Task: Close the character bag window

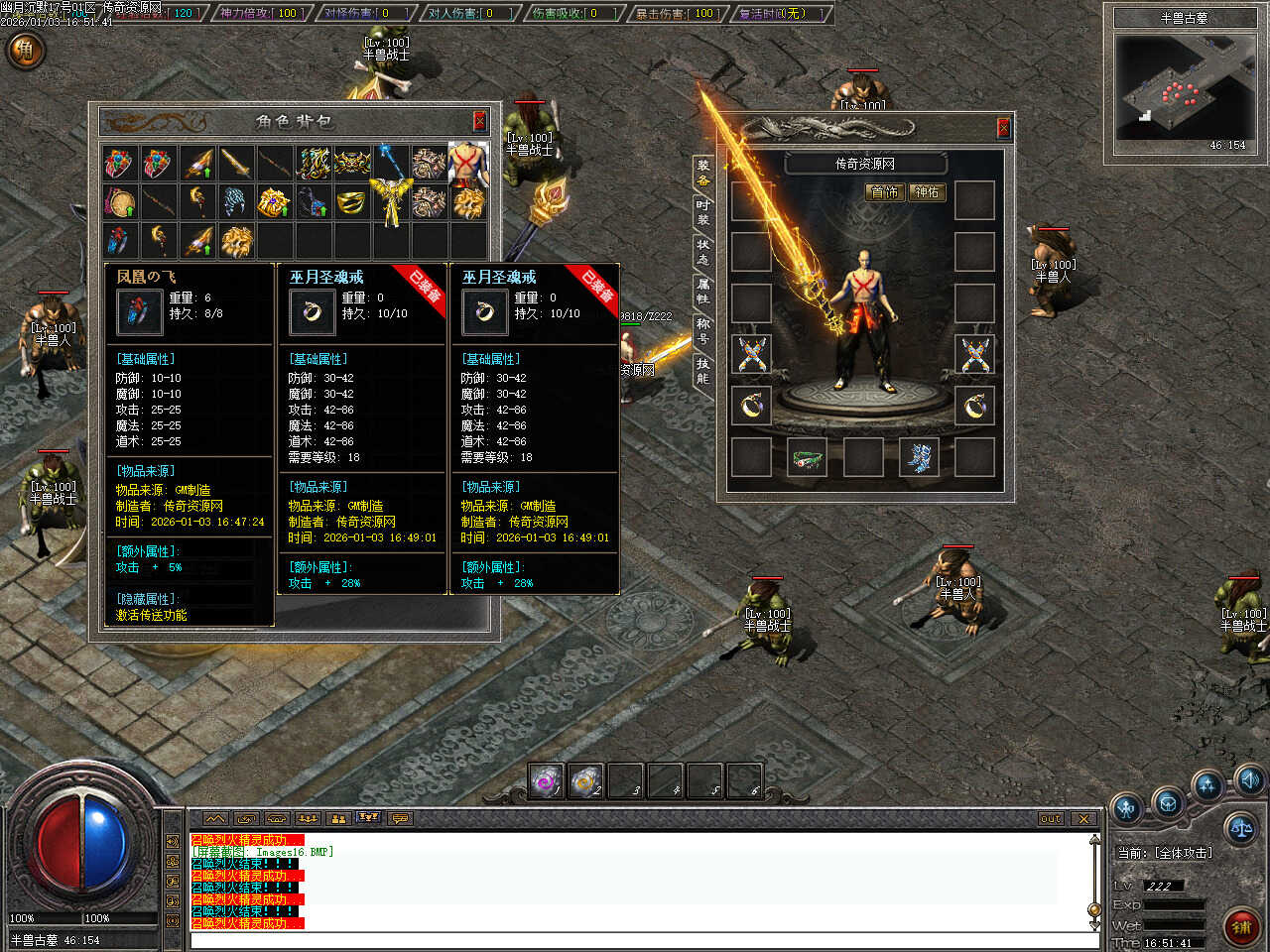Action: click(479, 121)
